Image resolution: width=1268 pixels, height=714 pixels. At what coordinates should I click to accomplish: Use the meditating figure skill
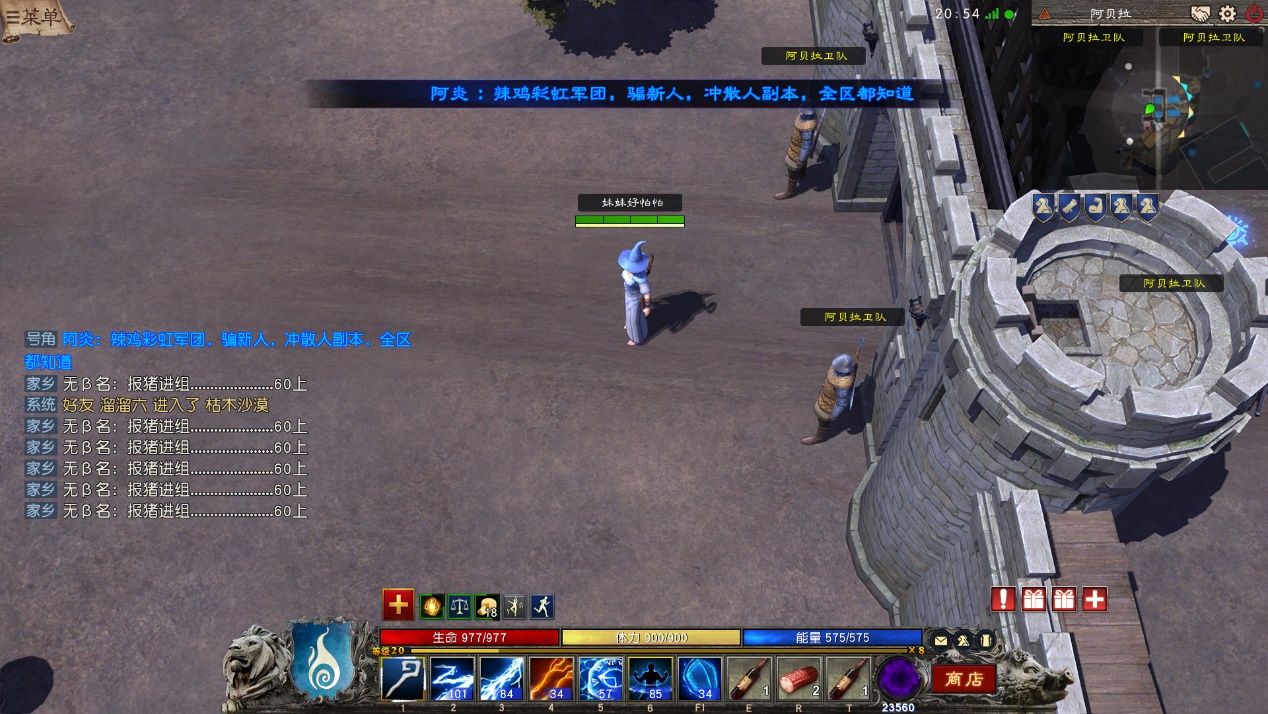pyautogui.click(x=651, y=679)
